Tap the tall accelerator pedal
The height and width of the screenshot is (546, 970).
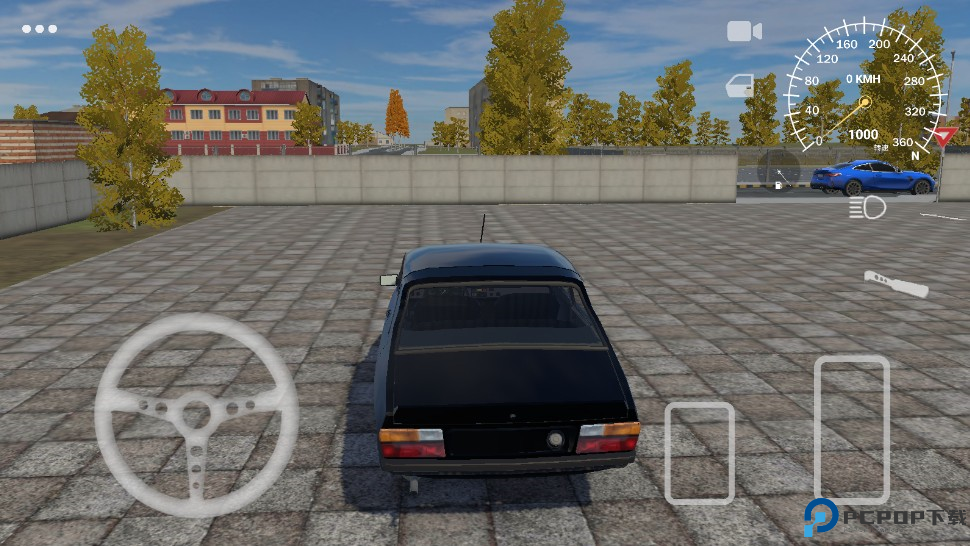coord(851,428)
